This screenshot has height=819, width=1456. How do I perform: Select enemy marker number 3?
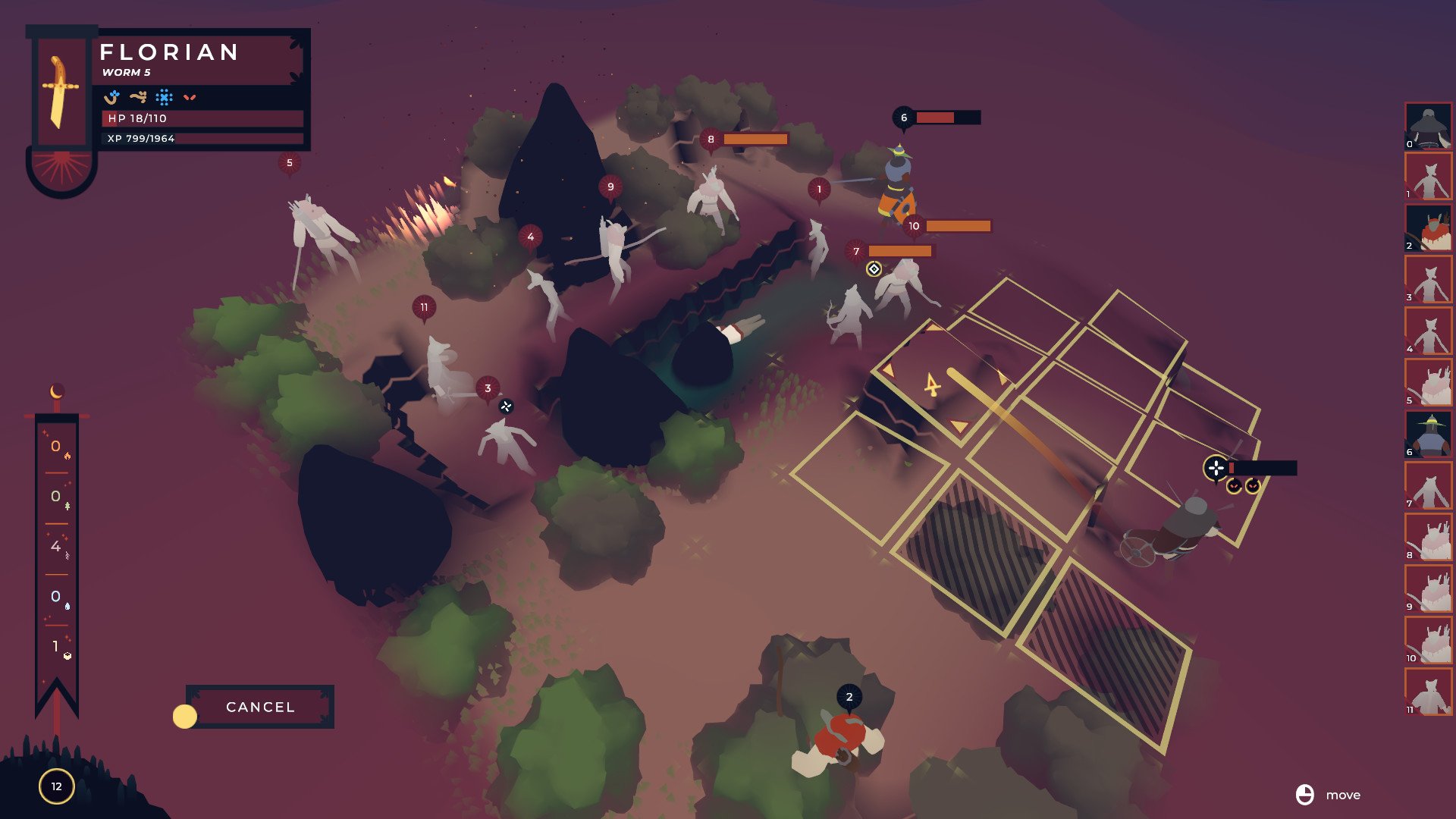[x=488, y=388]
